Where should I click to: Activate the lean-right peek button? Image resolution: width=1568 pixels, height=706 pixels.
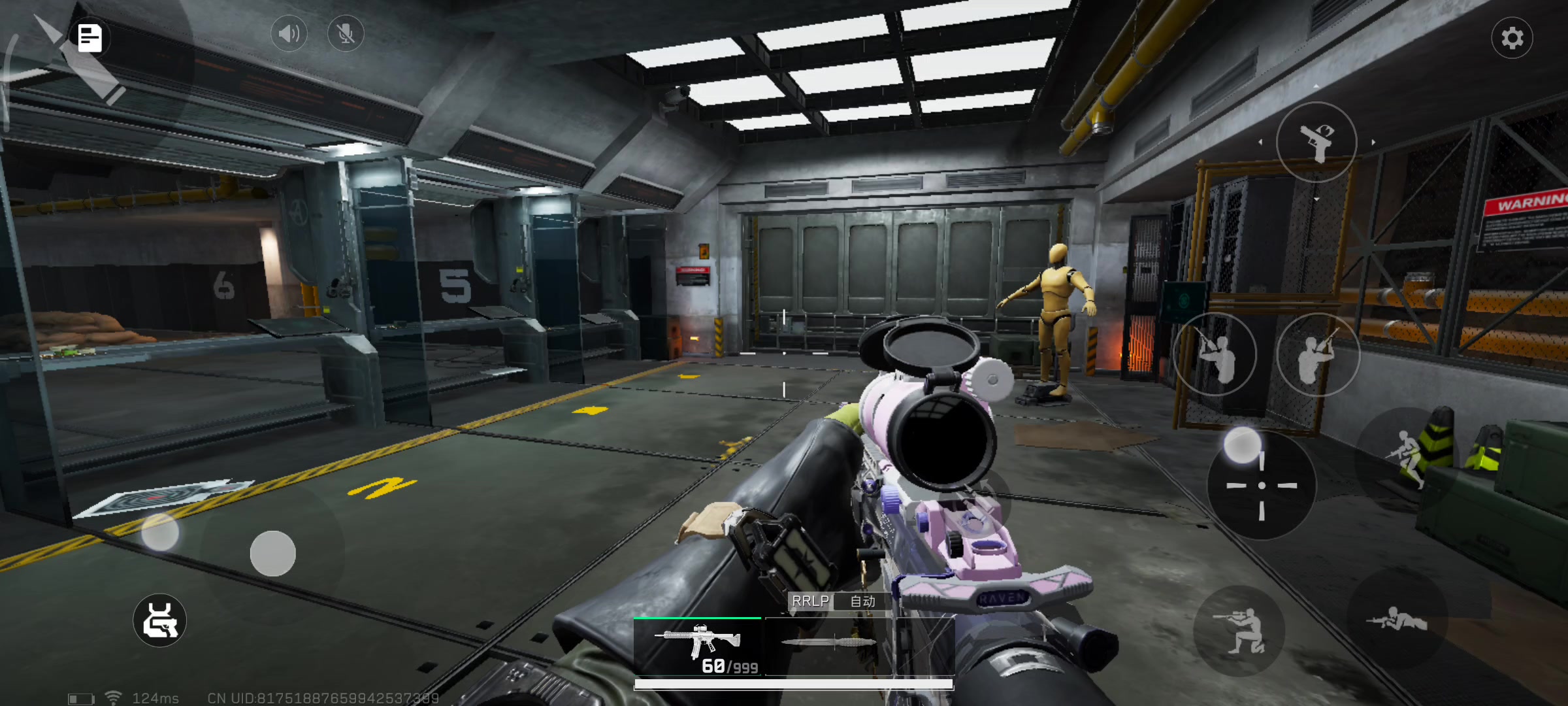pyautogui.click(x=1318, y=354)
